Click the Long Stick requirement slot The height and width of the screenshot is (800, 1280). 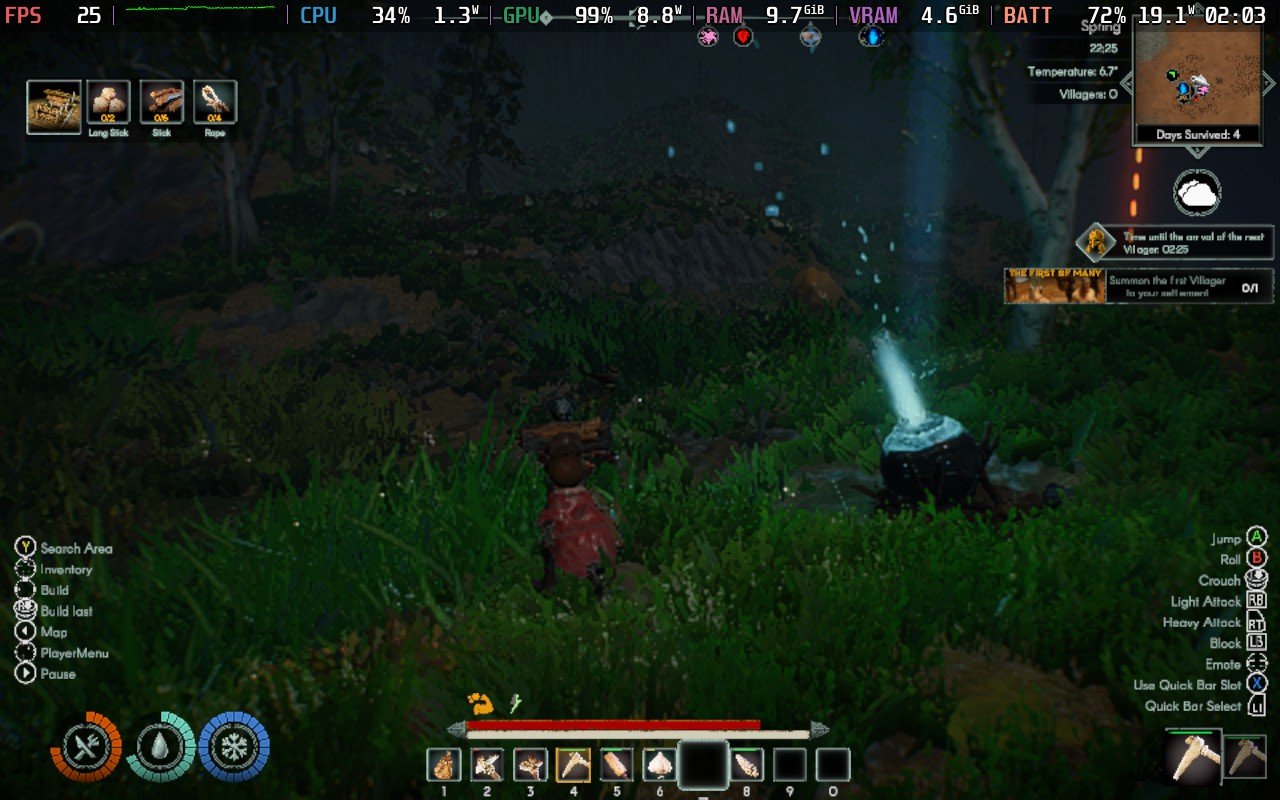coord(108,103)
